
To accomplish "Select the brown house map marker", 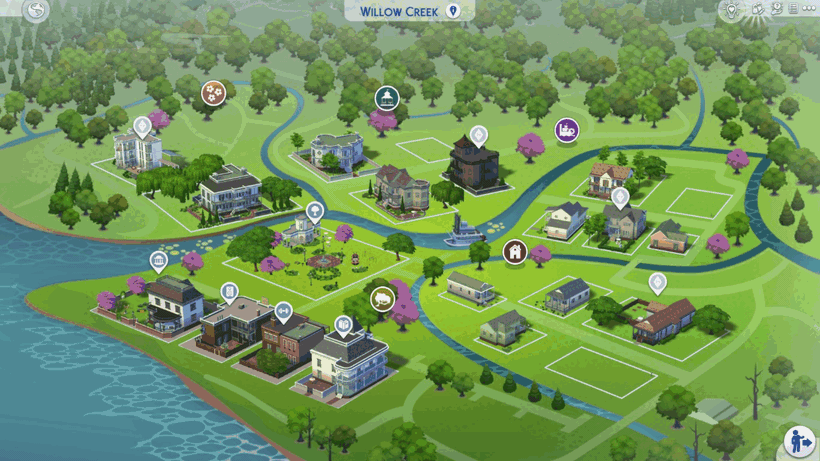I will (x=515, y=252).
